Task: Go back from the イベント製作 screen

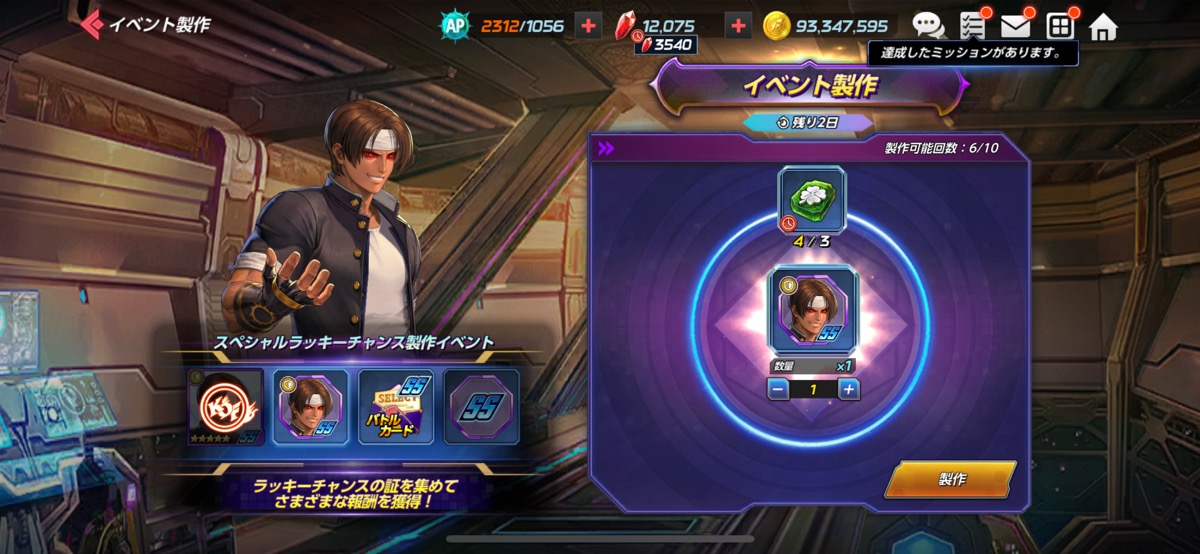Action: (x=93, y=24)
